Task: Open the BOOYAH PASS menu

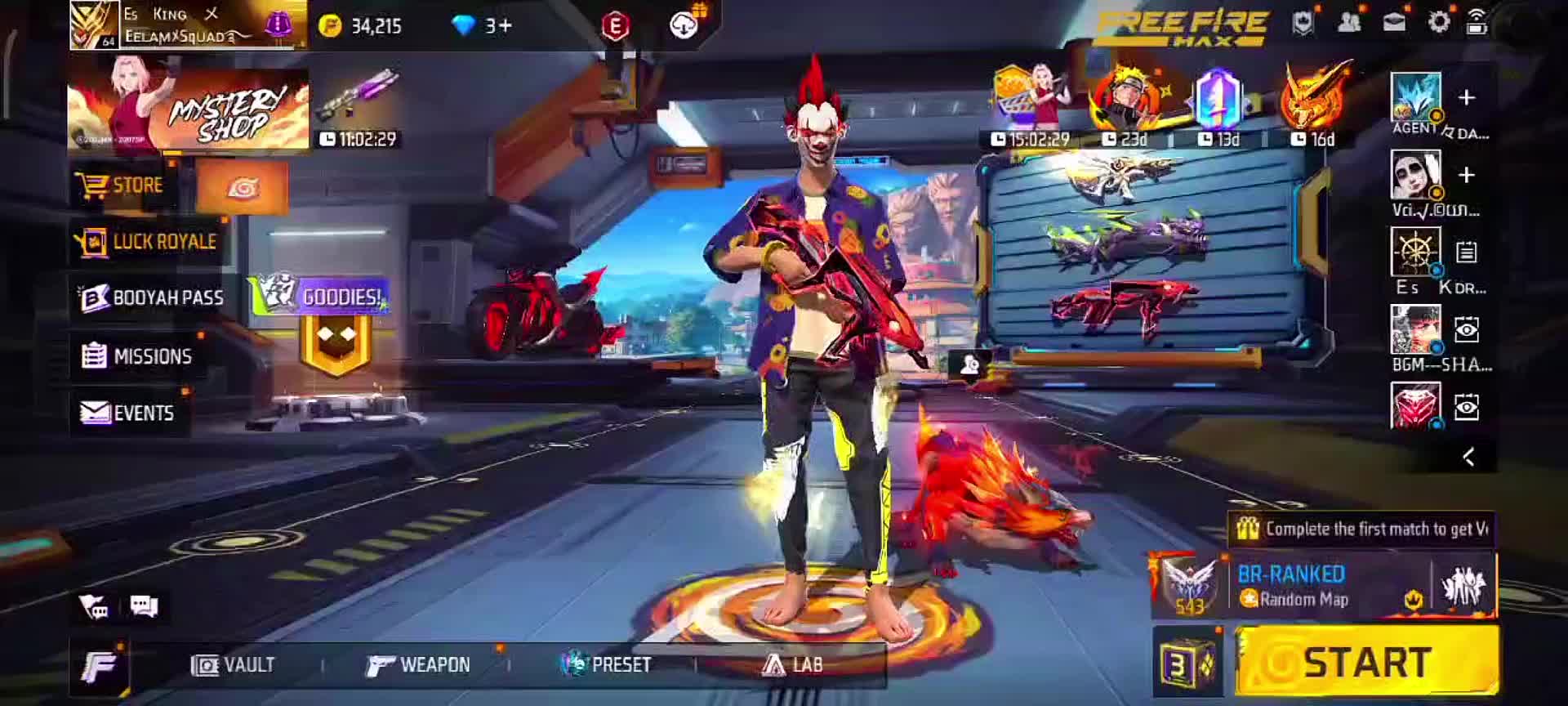Action: pos(152,298)
